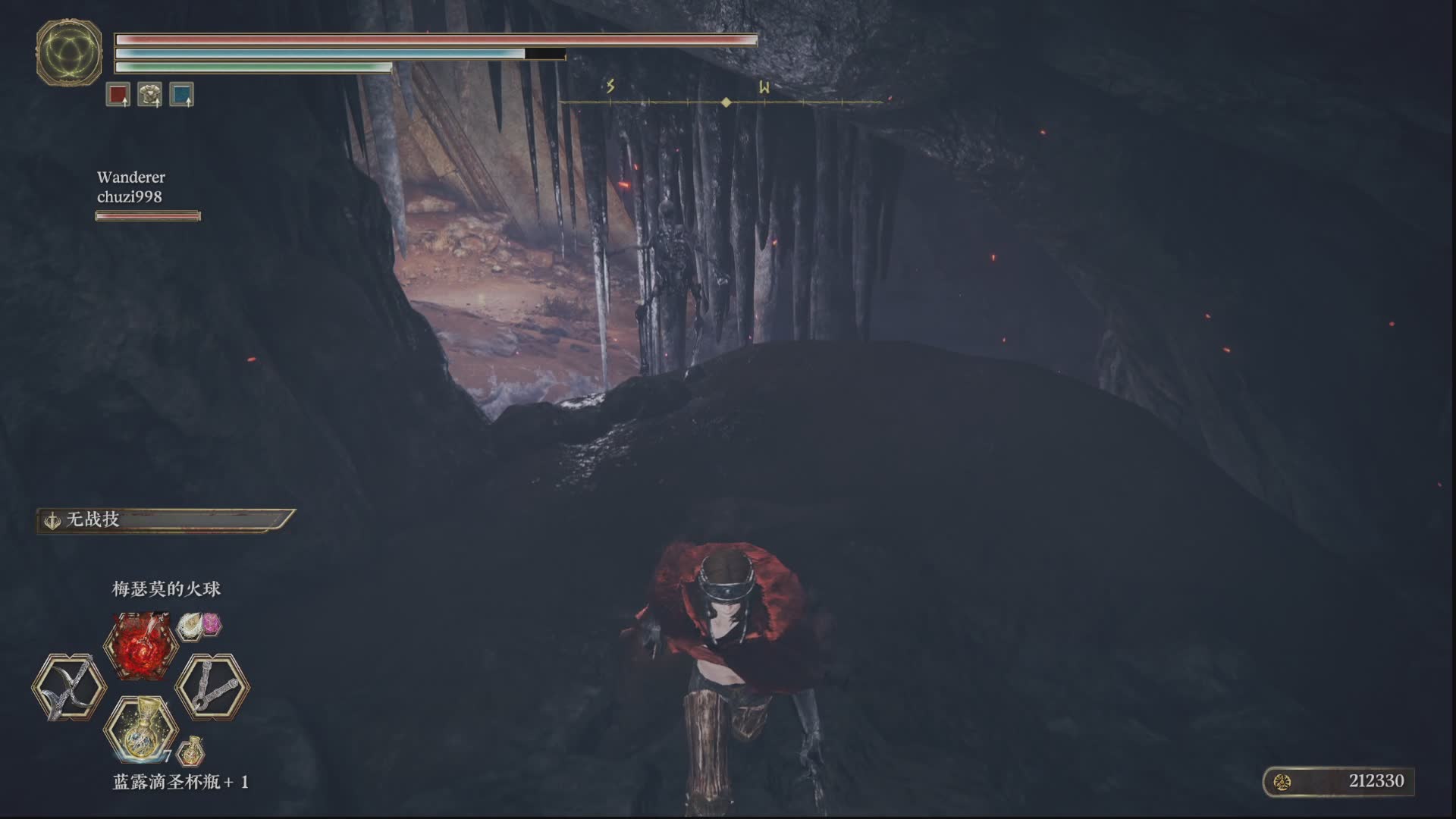Select the 梅瑟莫的火球 spell slot

point(141,646)
